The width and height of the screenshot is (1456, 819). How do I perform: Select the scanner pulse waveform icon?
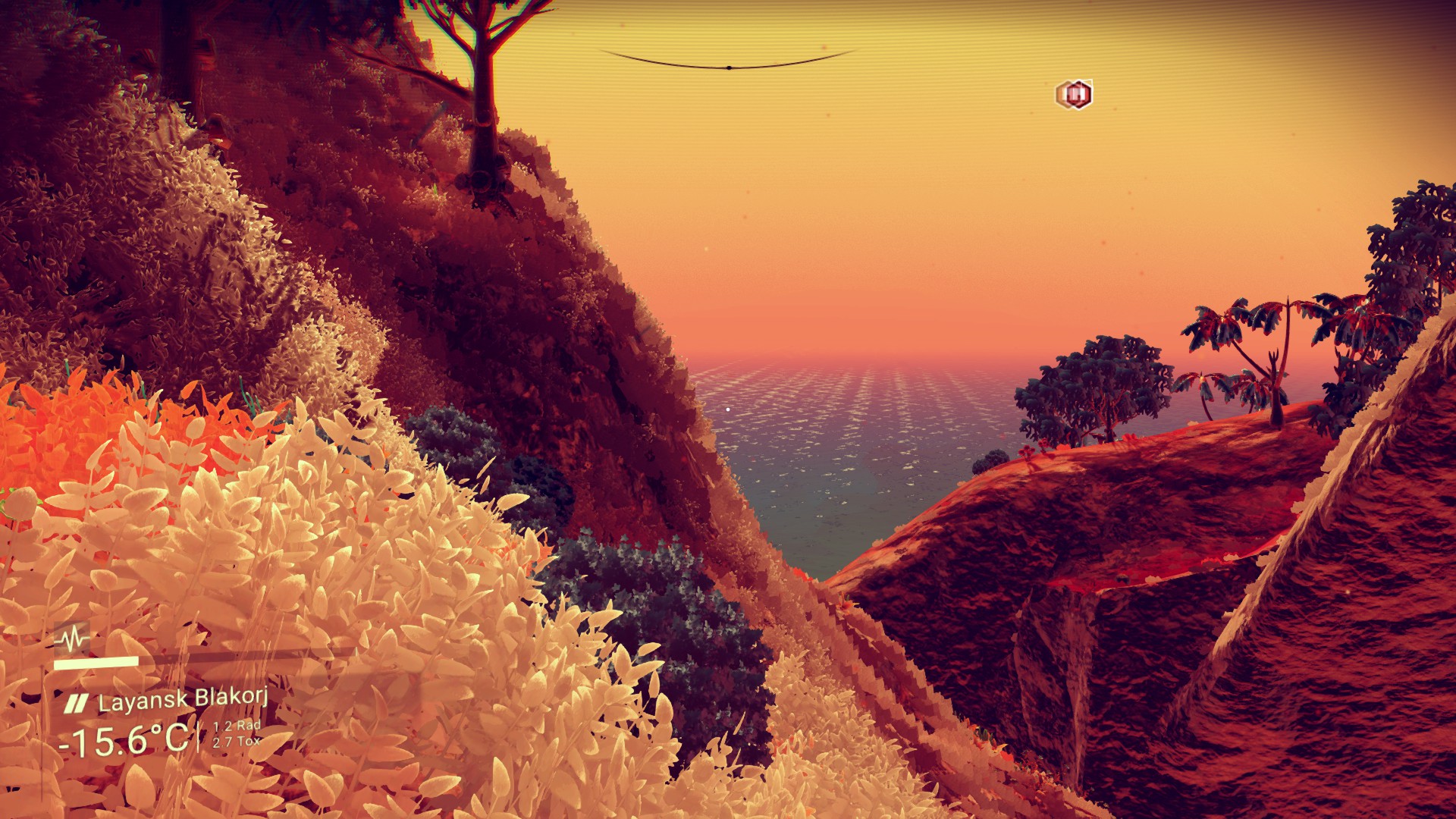[x=72, y=639]
